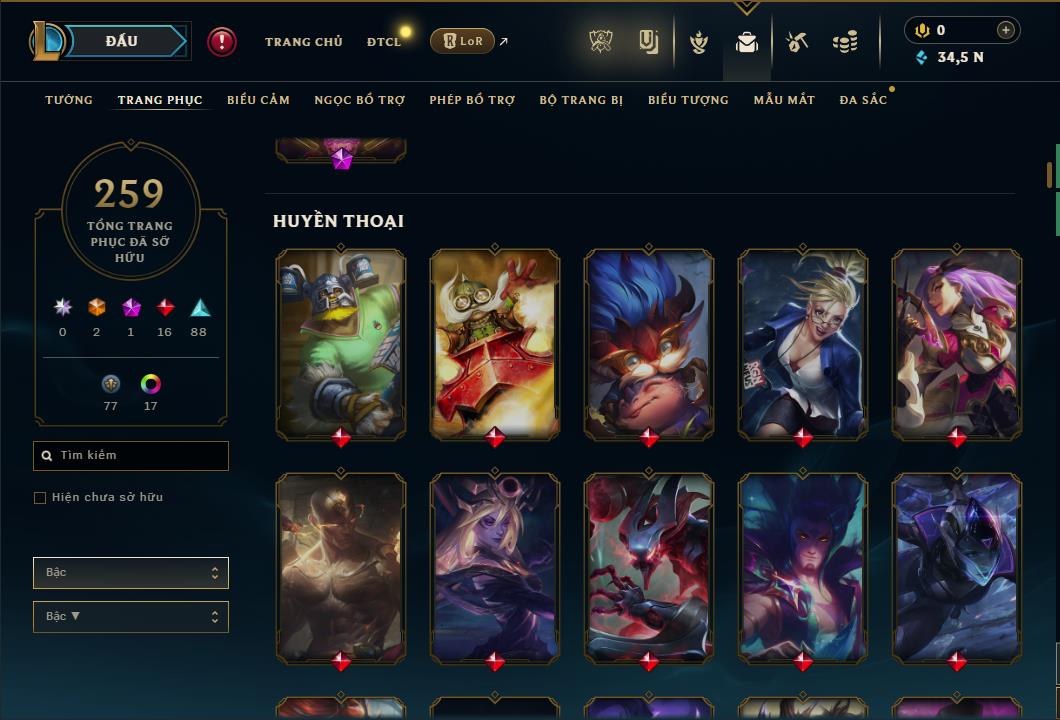This screenshot has width=1060, height=720.
Task: Choose the blonde woman with glasses skin
Action: click(x=803, y=343)
